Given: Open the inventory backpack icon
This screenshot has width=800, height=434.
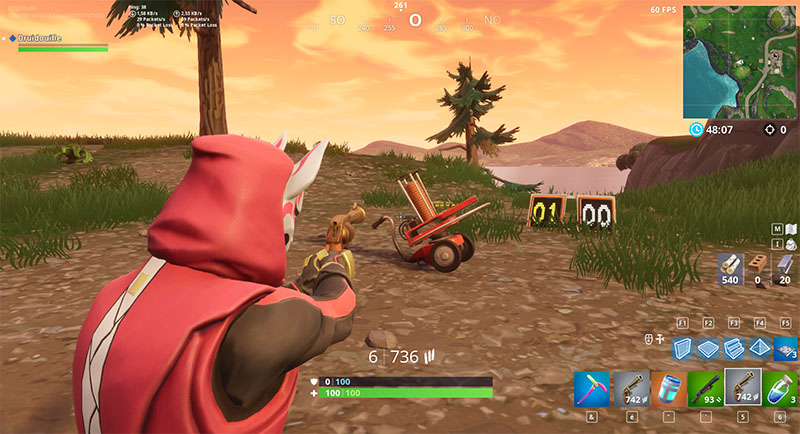Looking at the screenshot, I should (790, 243).
